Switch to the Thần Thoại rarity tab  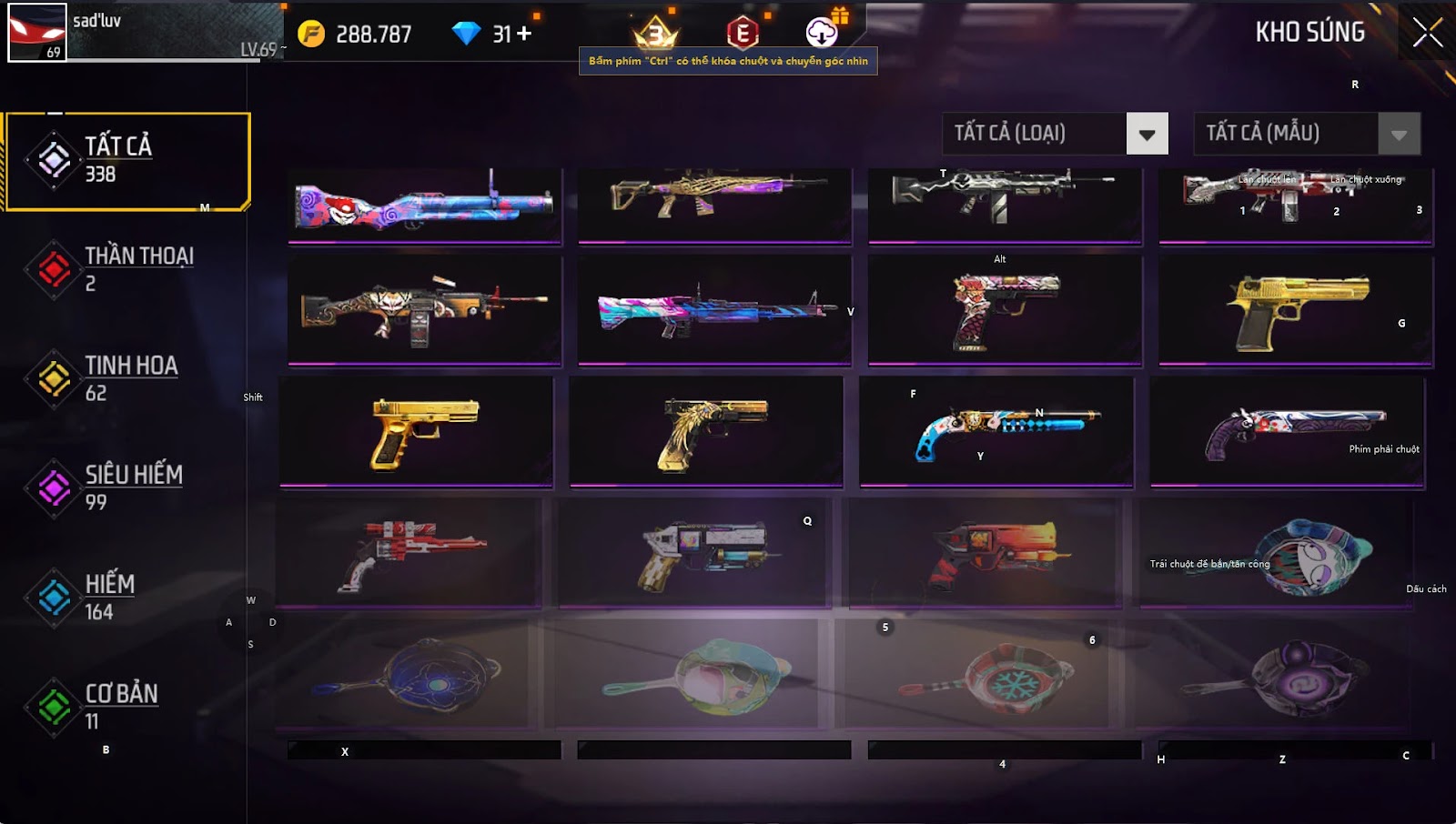(127, 269)
